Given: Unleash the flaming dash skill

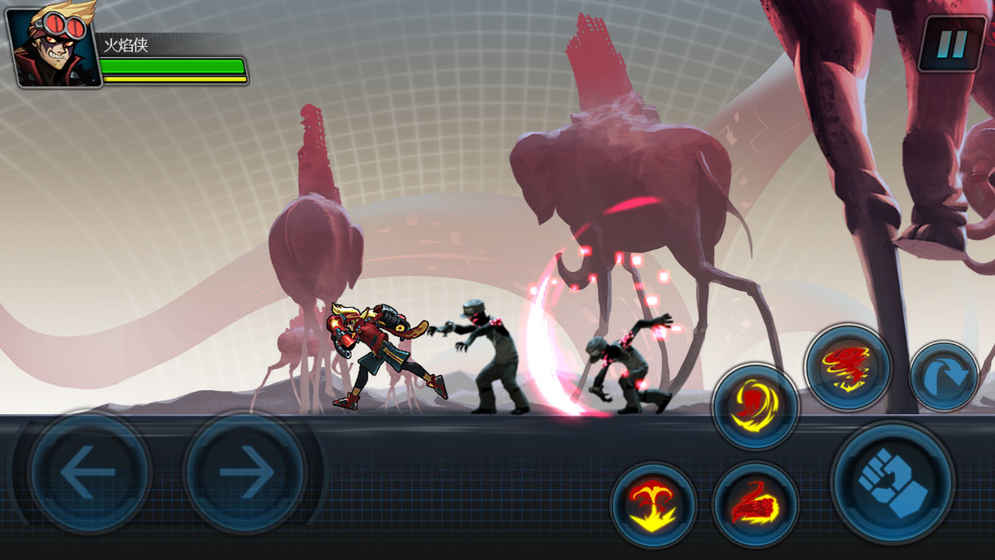Looking at the screenshot, I should pyautogui.click(x=755, y=504).
